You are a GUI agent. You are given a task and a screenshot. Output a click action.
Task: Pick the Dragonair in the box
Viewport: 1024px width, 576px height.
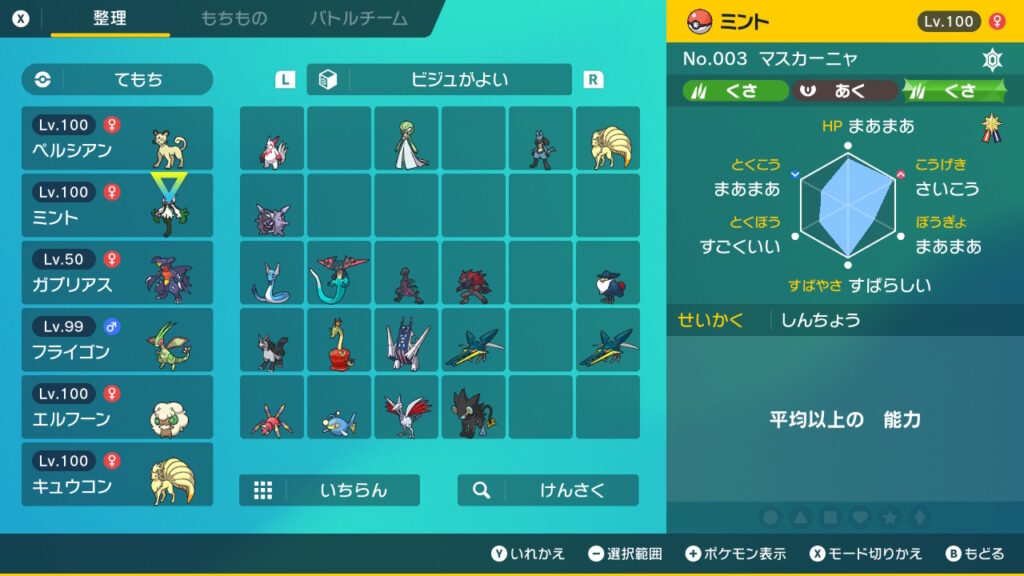(272, 272)
